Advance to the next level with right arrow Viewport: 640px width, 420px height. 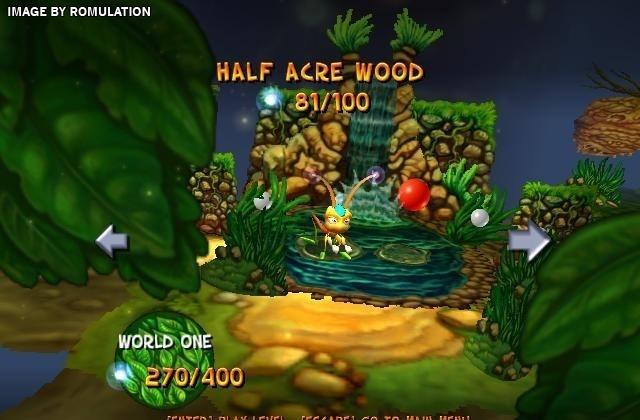click(x=529, y=241)
